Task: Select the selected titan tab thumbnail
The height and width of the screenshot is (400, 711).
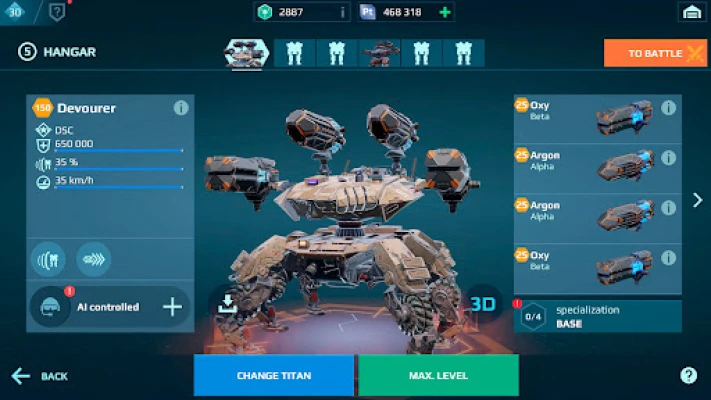Action: tap(246, 52)
